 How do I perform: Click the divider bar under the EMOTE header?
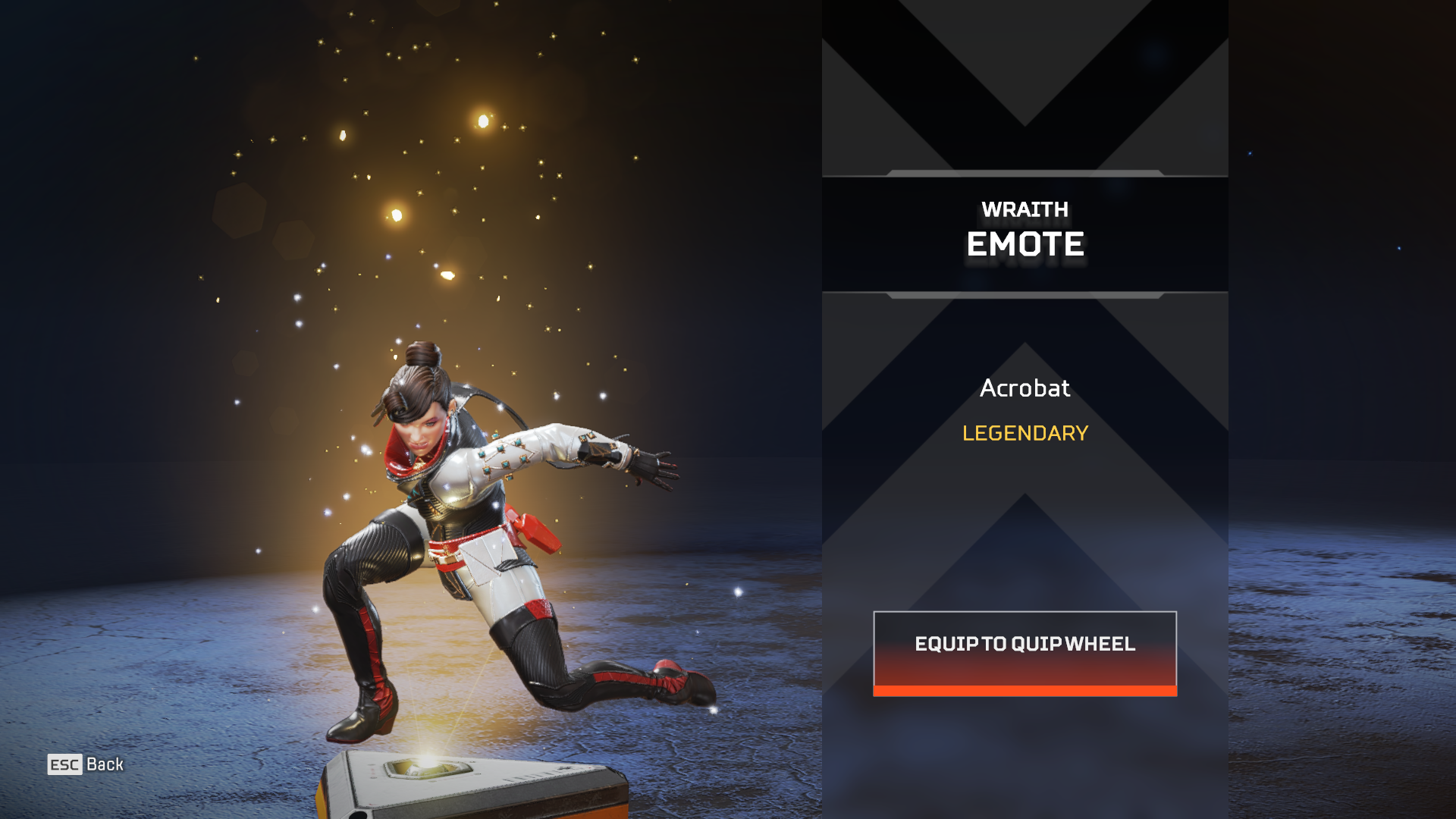pyautogui.click(x=1024, y=293)
